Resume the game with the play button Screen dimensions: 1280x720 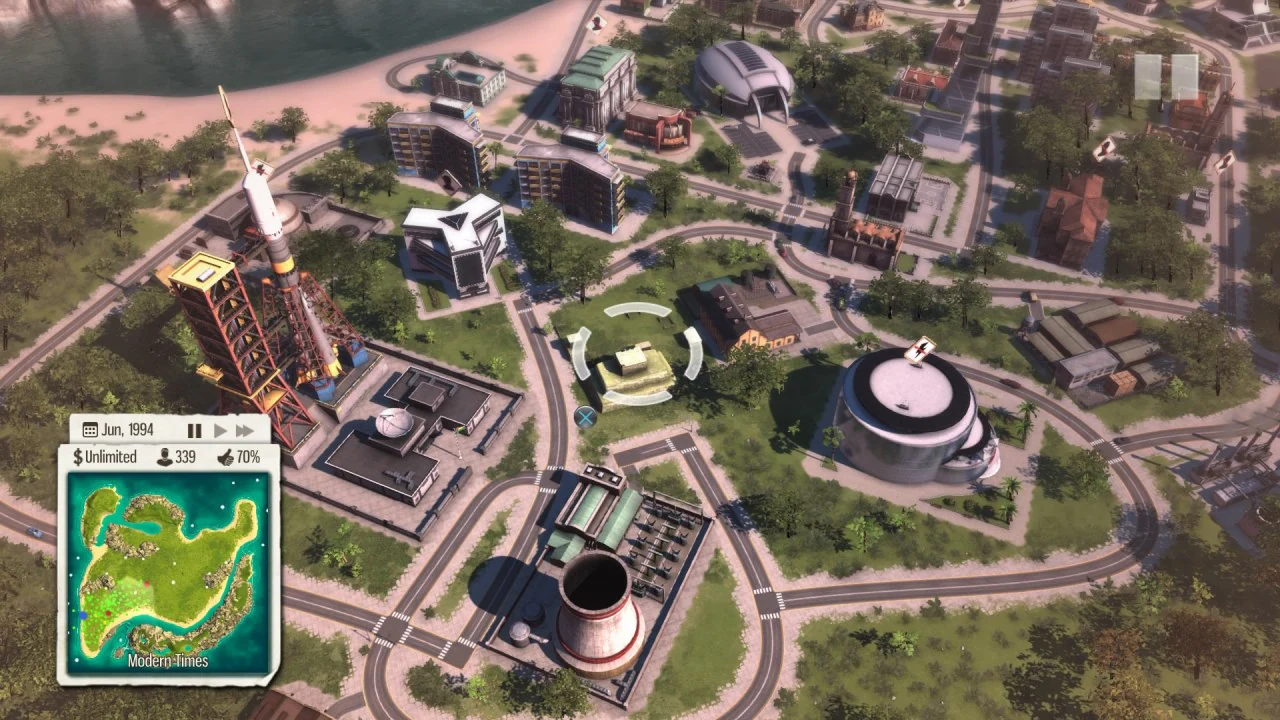pyautogui.click(x=219, y=429)
